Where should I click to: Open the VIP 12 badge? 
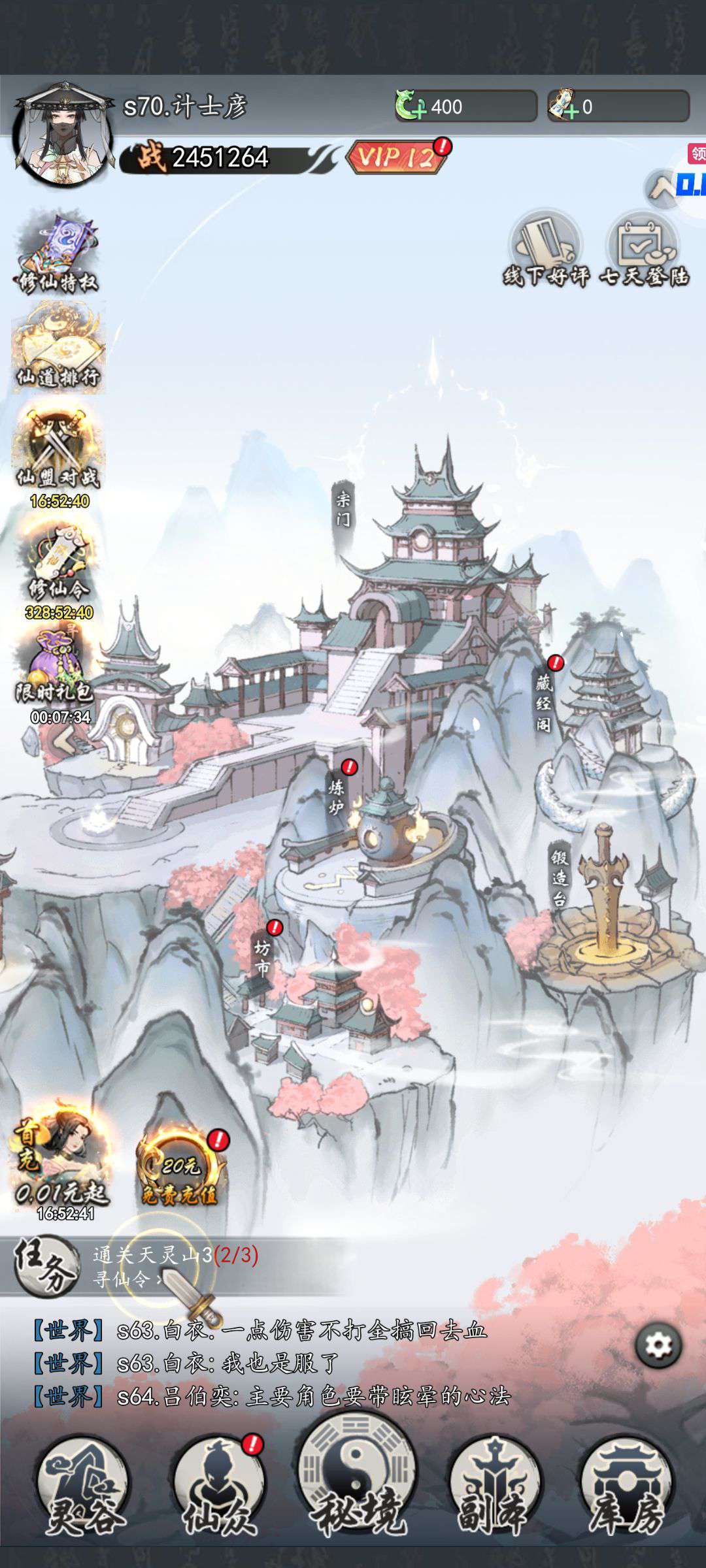397,157
